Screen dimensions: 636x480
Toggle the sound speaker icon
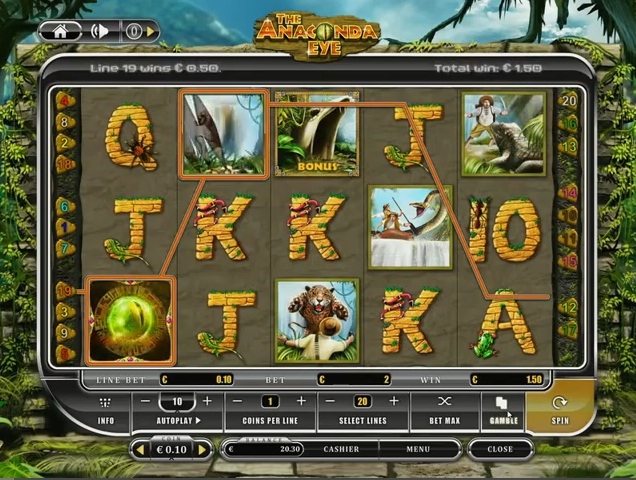100,31
